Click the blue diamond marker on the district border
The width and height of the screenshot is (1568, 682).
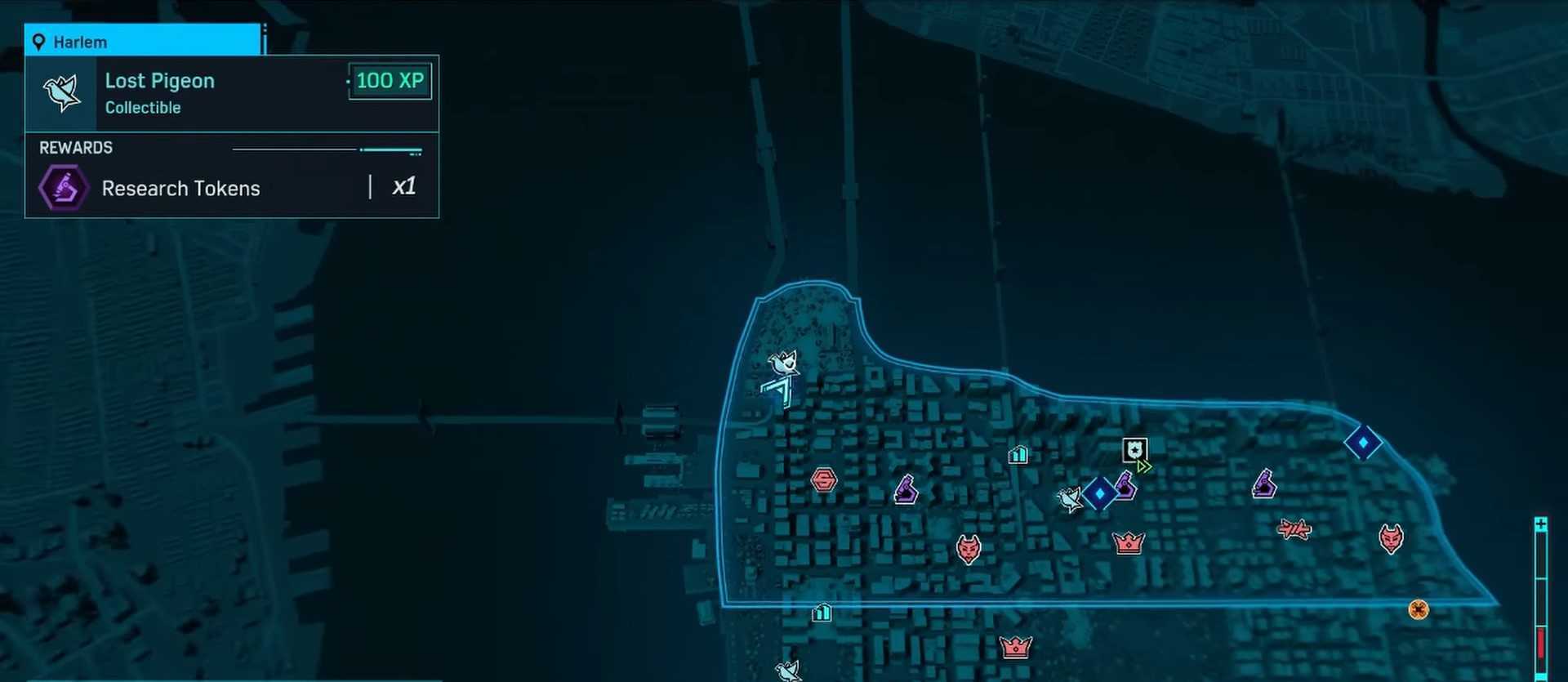point(1363,443)
